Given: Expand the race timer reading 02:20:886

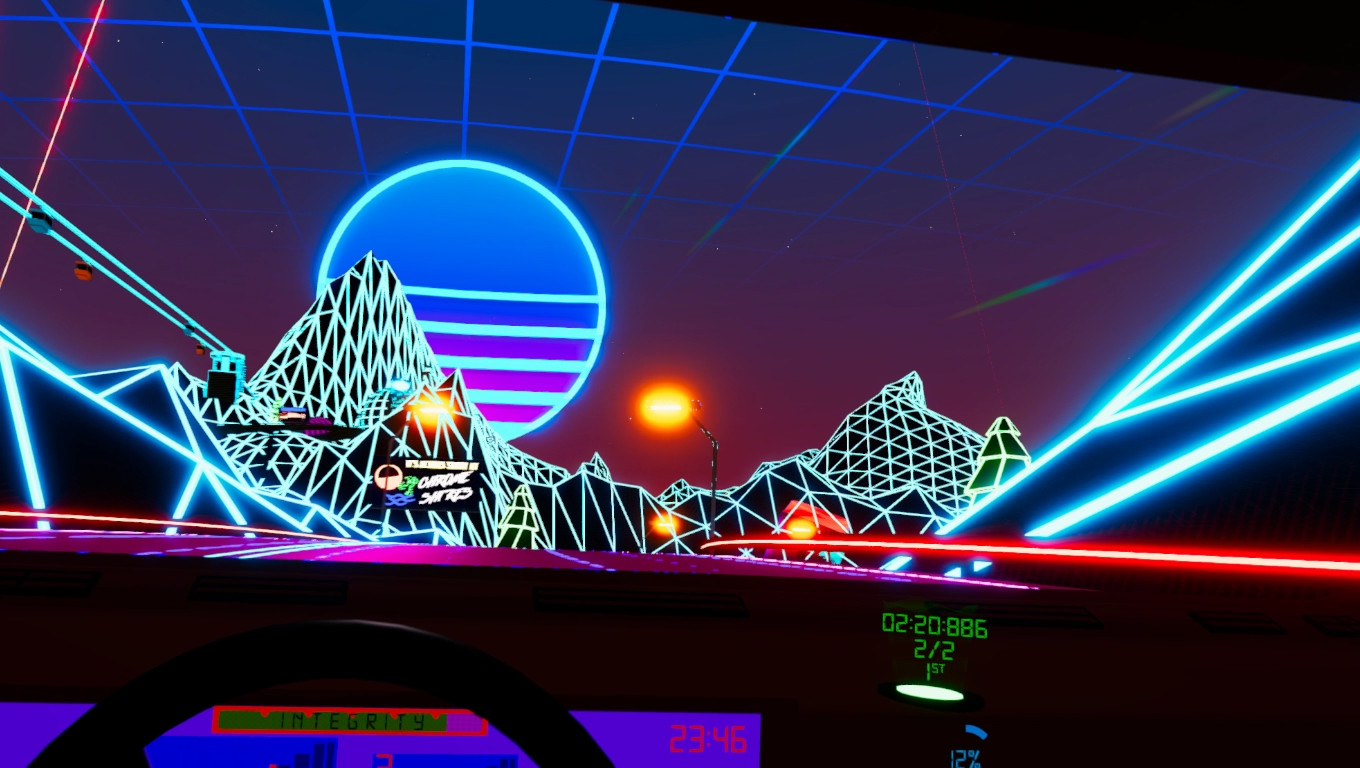Looking at the screenshot, I should coord(935,625).
